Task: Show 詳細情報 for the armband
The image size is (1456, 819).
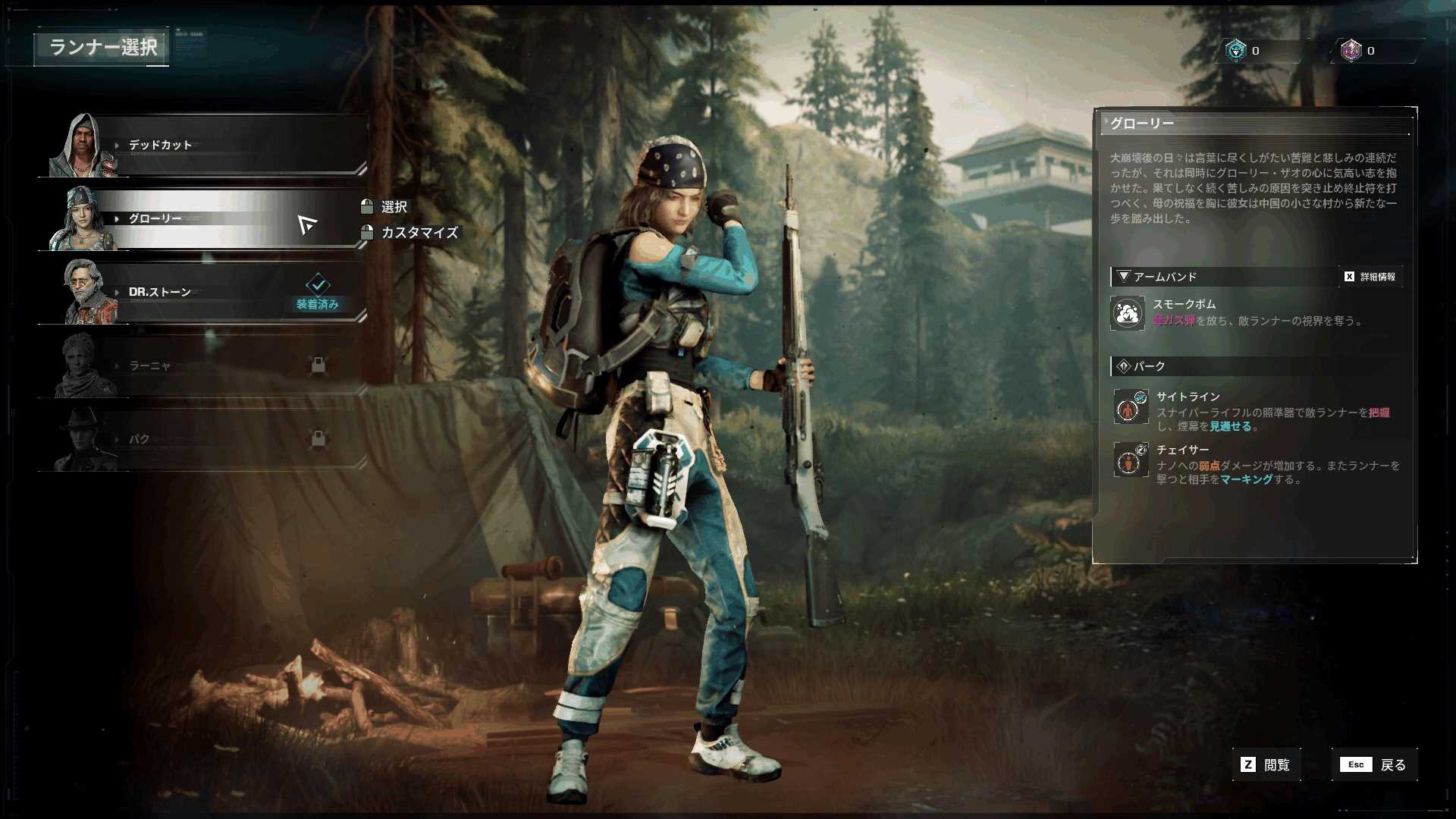Action: click(x=1370, y=277)
